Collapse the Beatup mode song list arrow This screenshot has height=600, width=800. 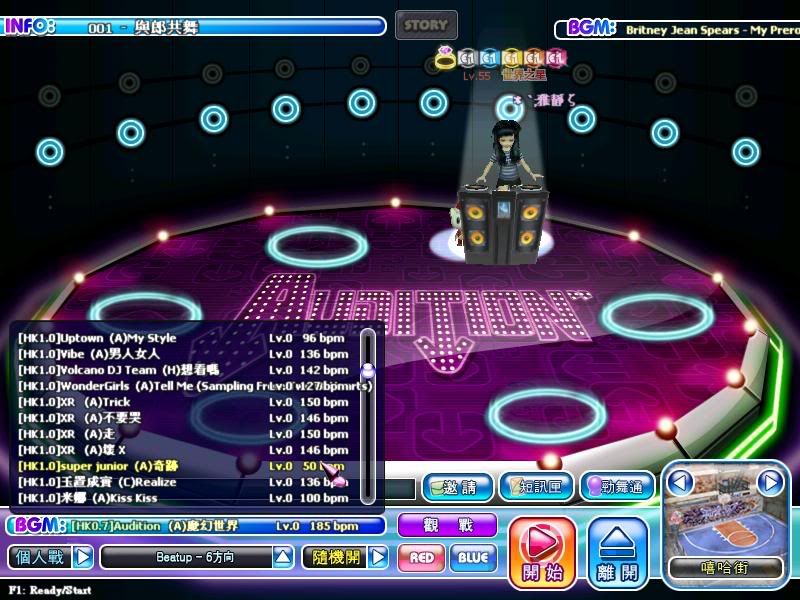283,557
